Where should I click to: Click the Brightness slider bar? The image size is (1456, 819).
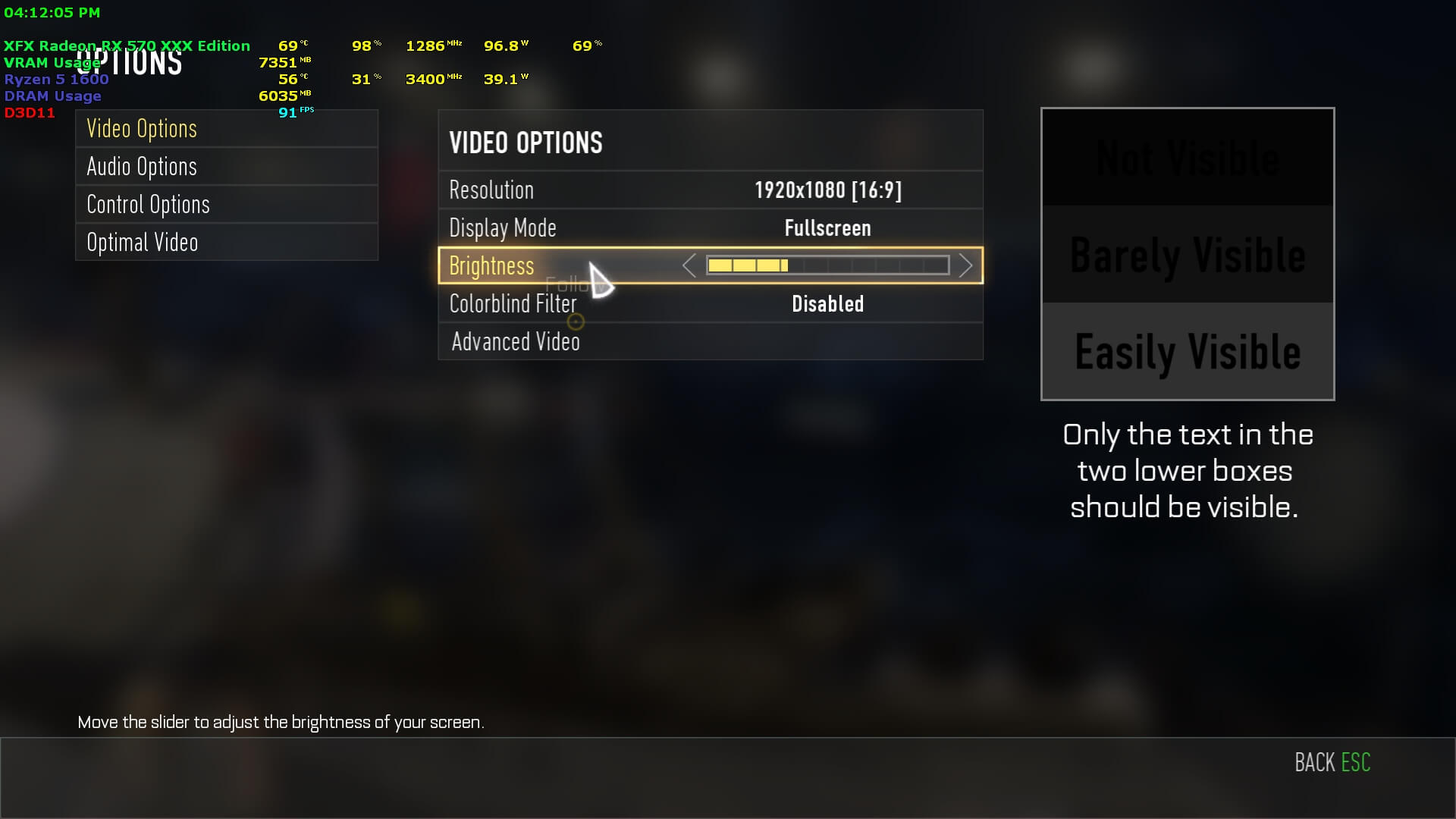click(827, 265)
